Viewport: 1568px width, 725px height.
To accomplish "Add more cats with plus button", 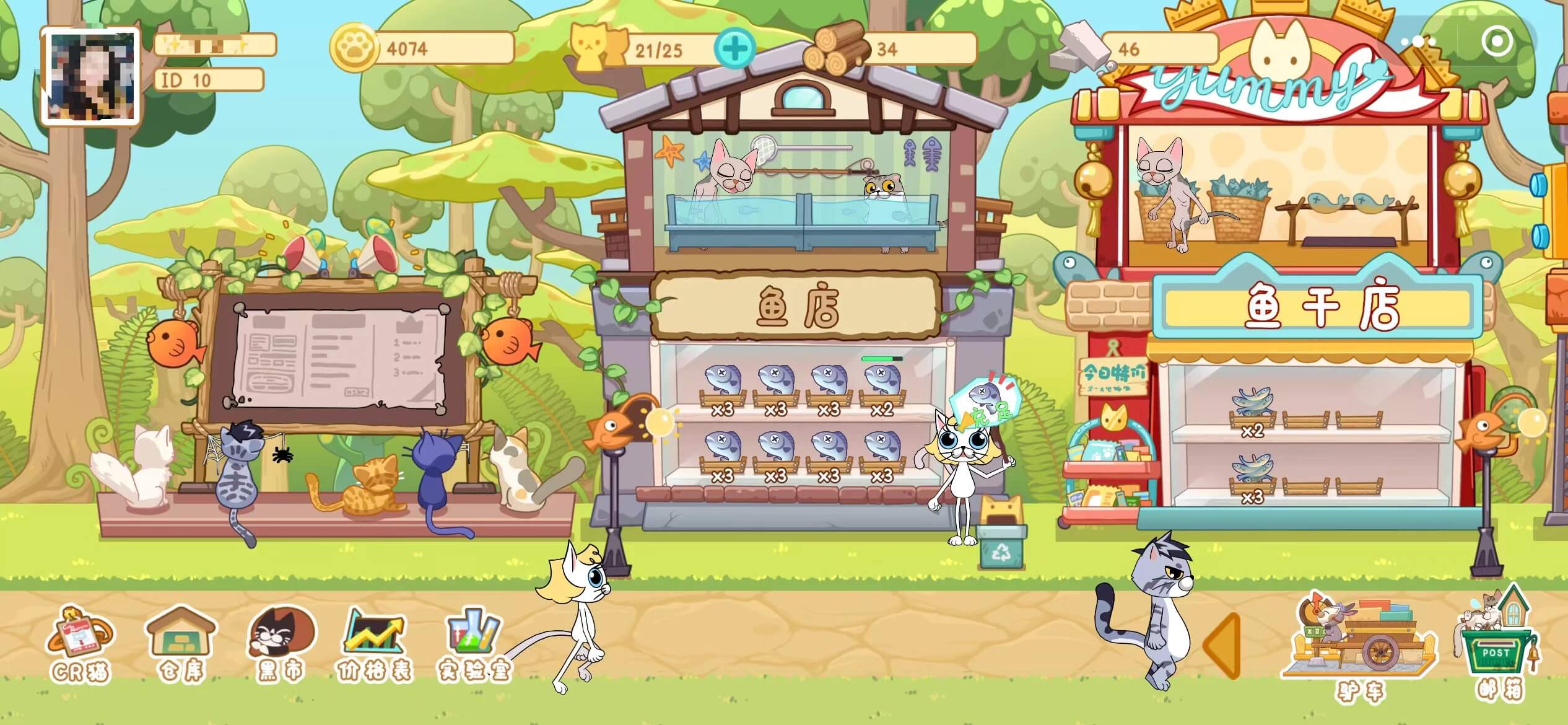I will (734, 48).
